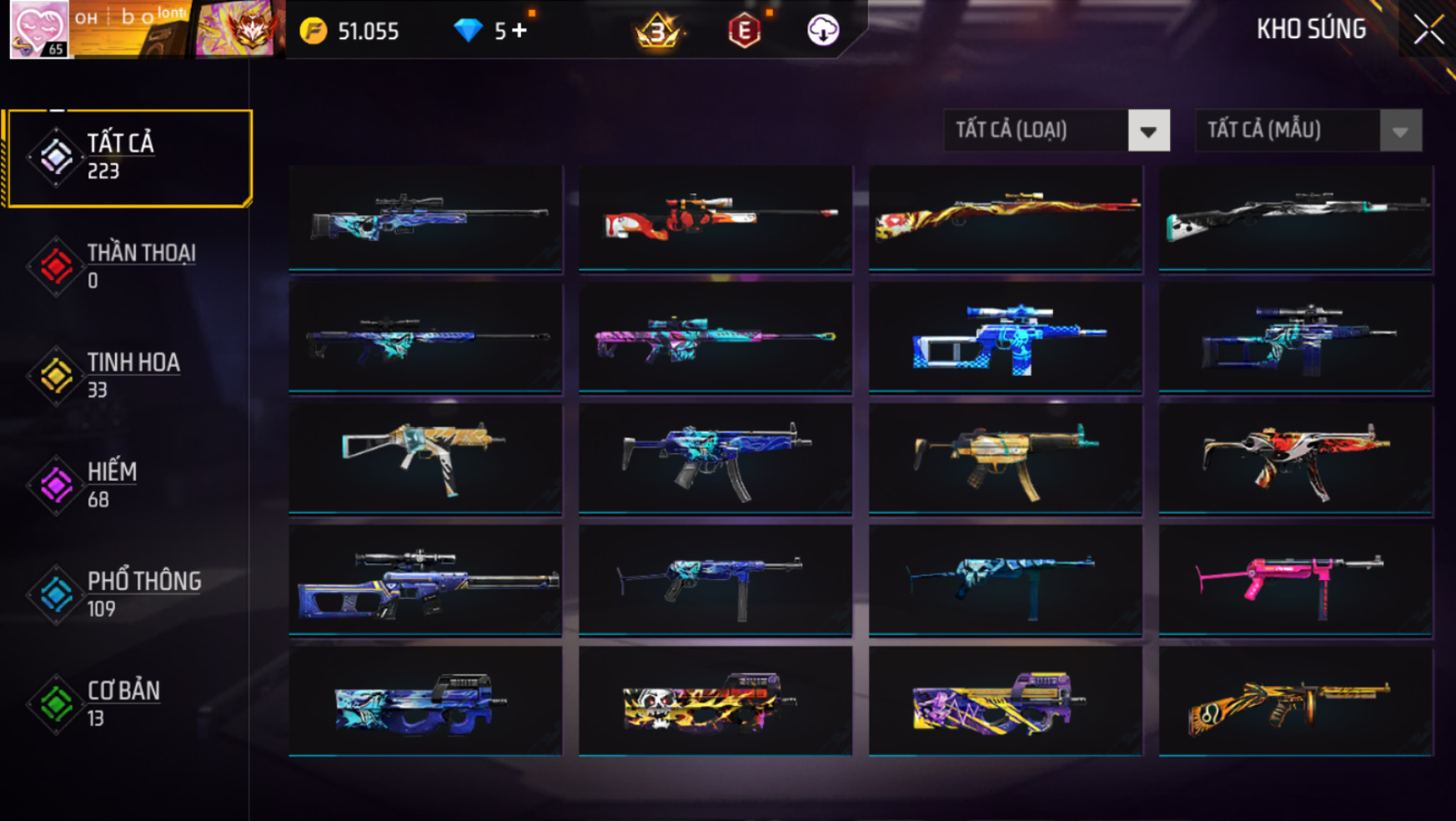
Task: Select the Tất Cả category tab
Action: (128, 157)
